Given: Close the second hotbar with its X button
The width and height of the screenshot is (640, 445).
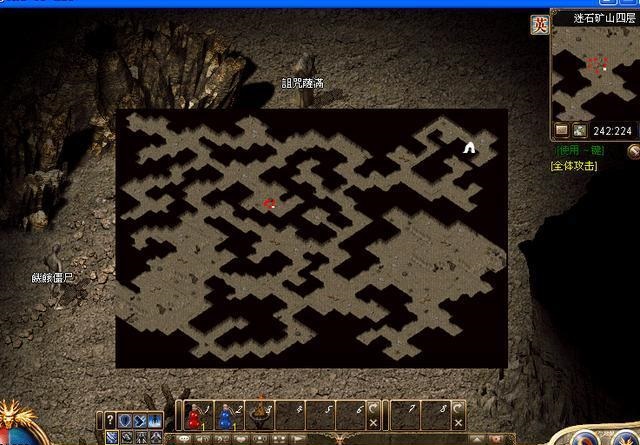Looking at the screenshot, I should point(458,422).
